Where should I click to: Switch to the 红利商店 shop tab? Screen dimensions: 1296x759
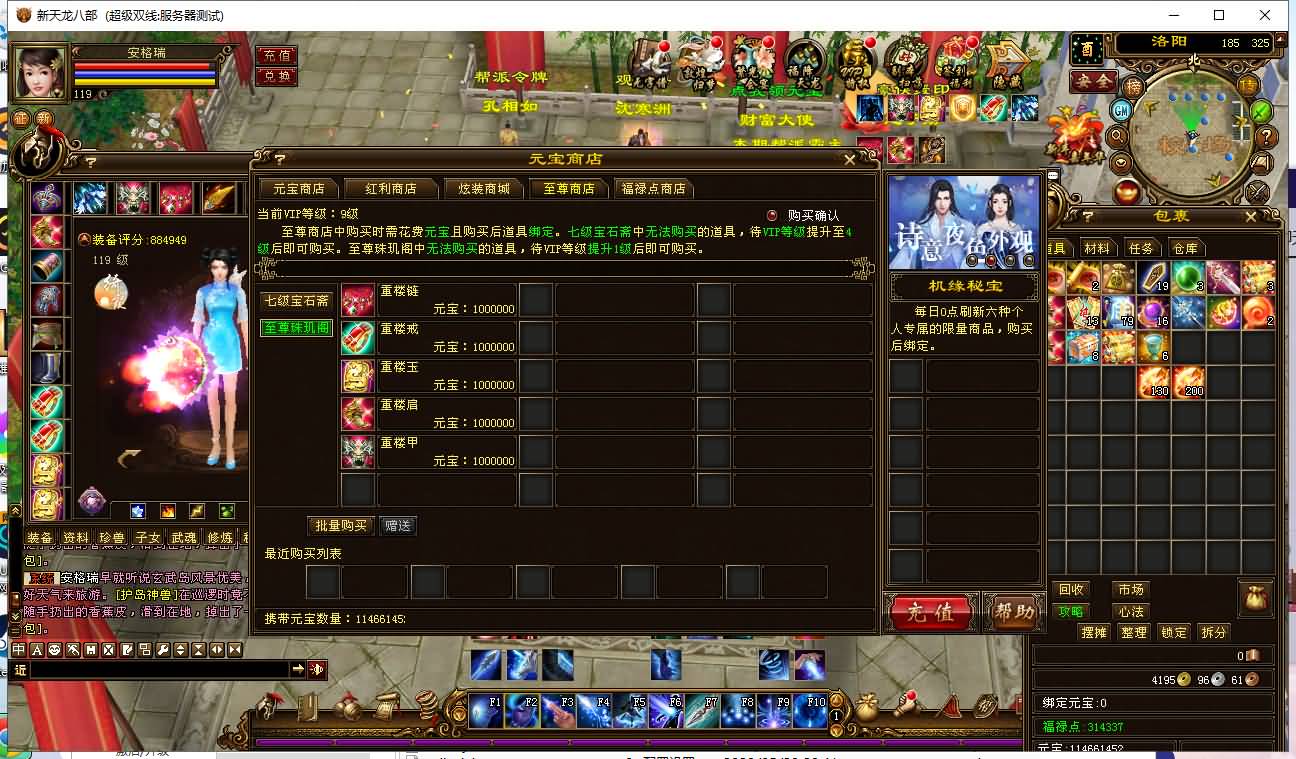click(x=393, y=188)
